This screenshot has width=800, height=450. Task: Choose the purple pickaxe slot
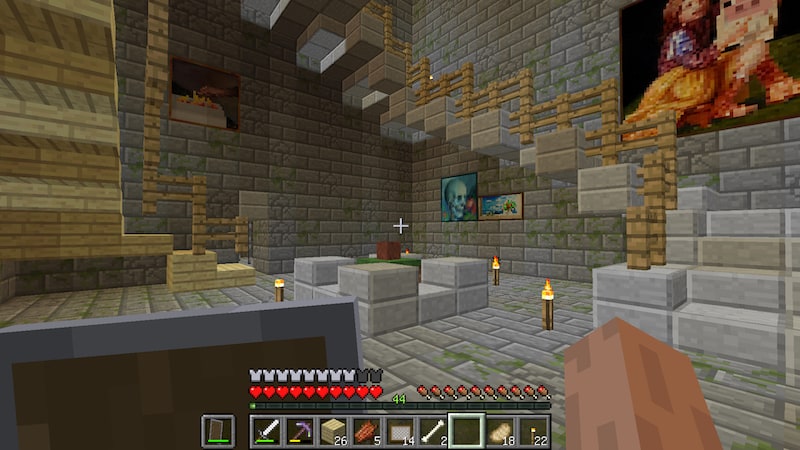[x=299, y=431]
